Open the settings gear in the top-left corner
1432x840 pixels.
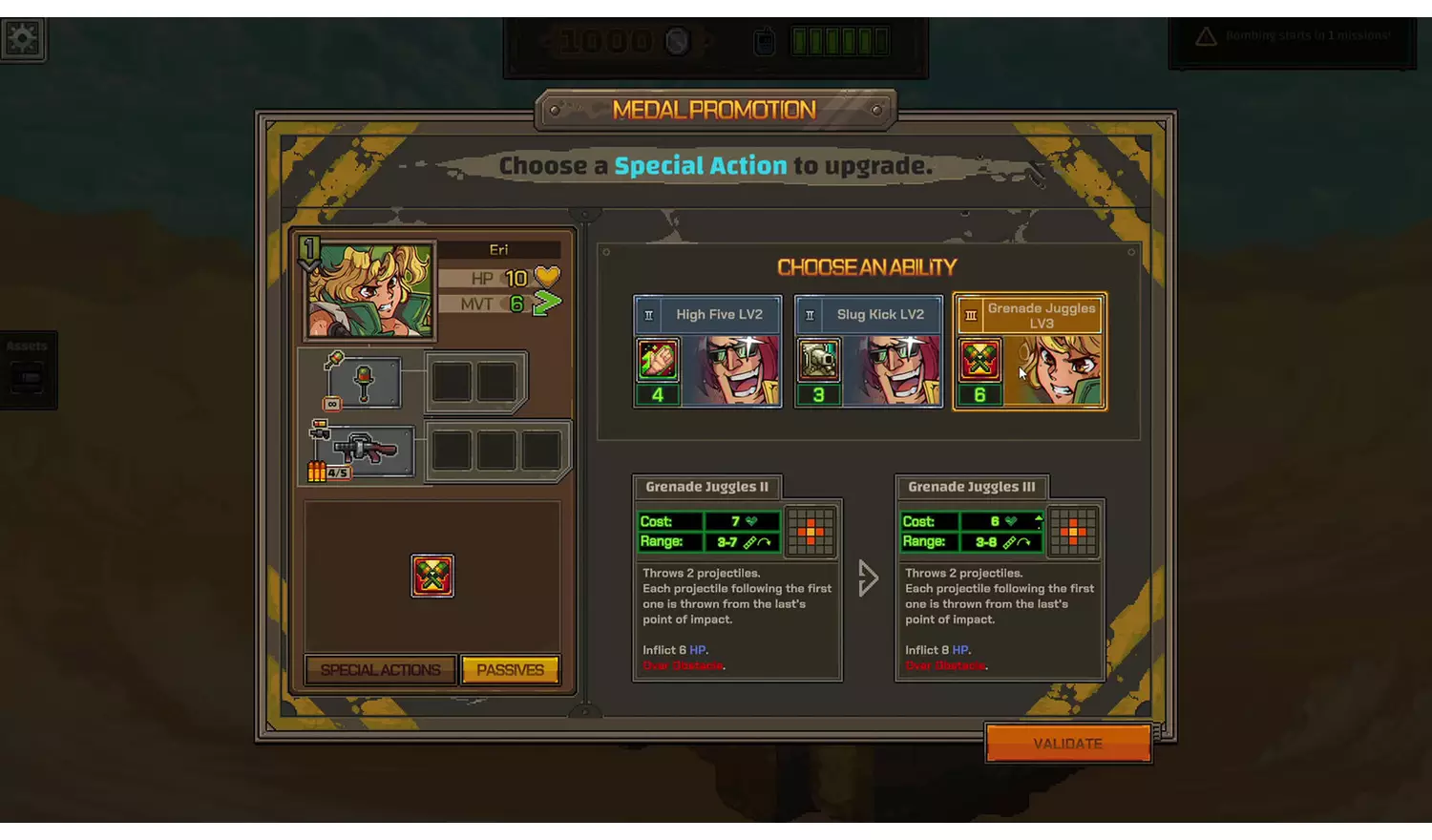click(x=22, y=38)
